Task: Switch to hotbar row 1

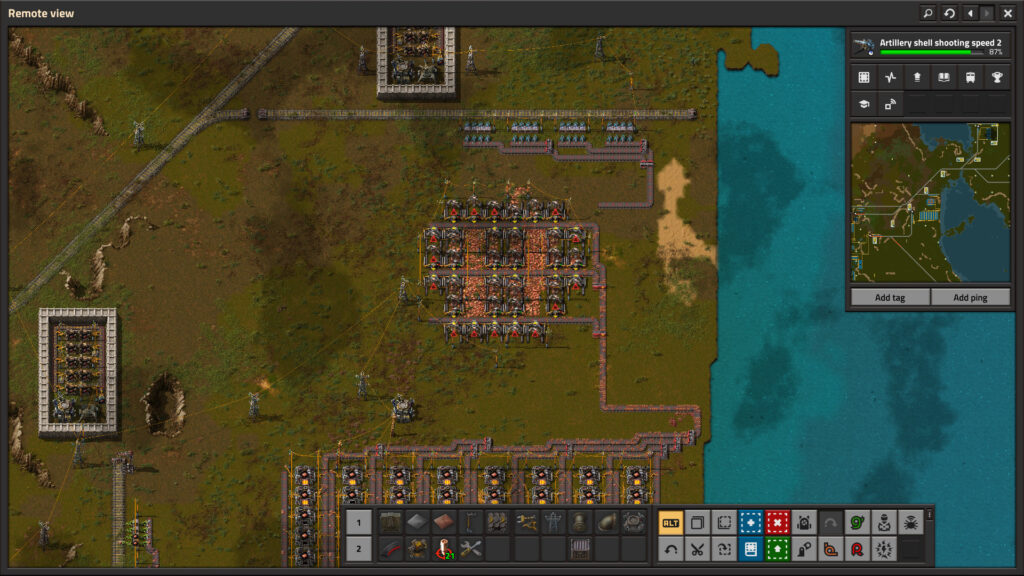Action: (x=360, y=522)
